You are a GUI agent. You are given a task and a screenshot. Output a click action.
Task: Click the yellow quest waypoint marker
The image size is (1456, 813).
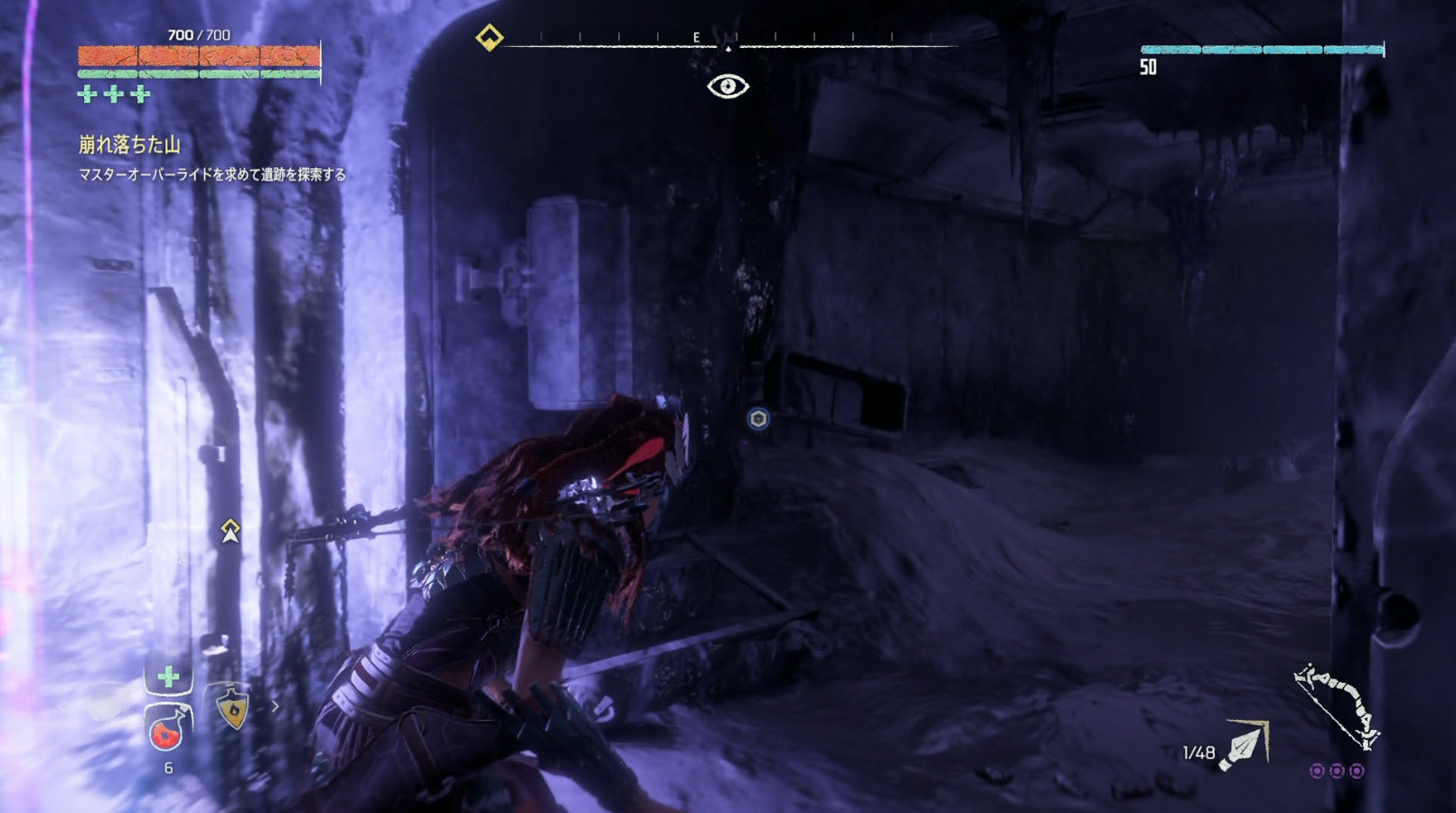[x=230, y=531]
